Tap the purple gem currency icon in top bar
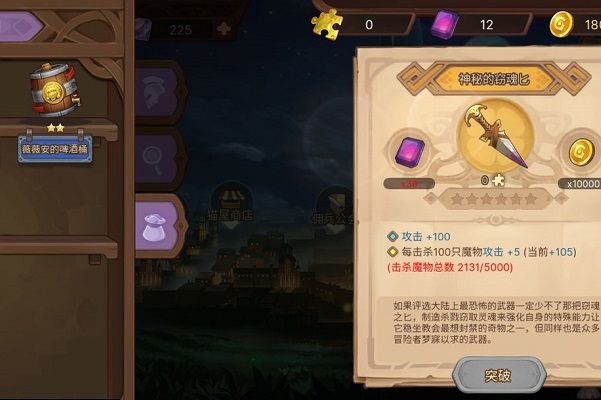Image resolution: width=601 pixels, height=400 pixels. (444, 23)
